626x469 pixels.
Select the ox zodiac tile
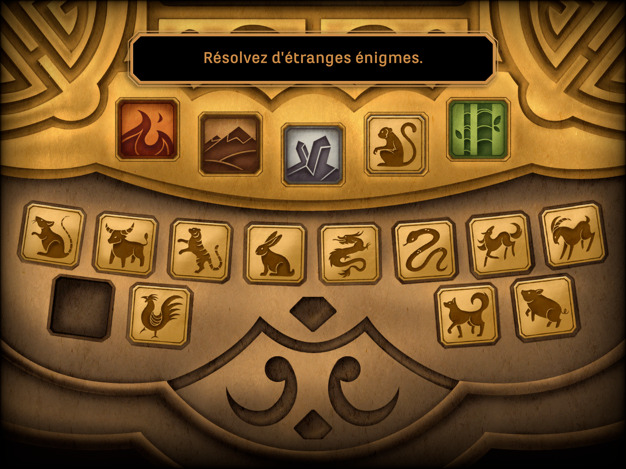[126, 245]
